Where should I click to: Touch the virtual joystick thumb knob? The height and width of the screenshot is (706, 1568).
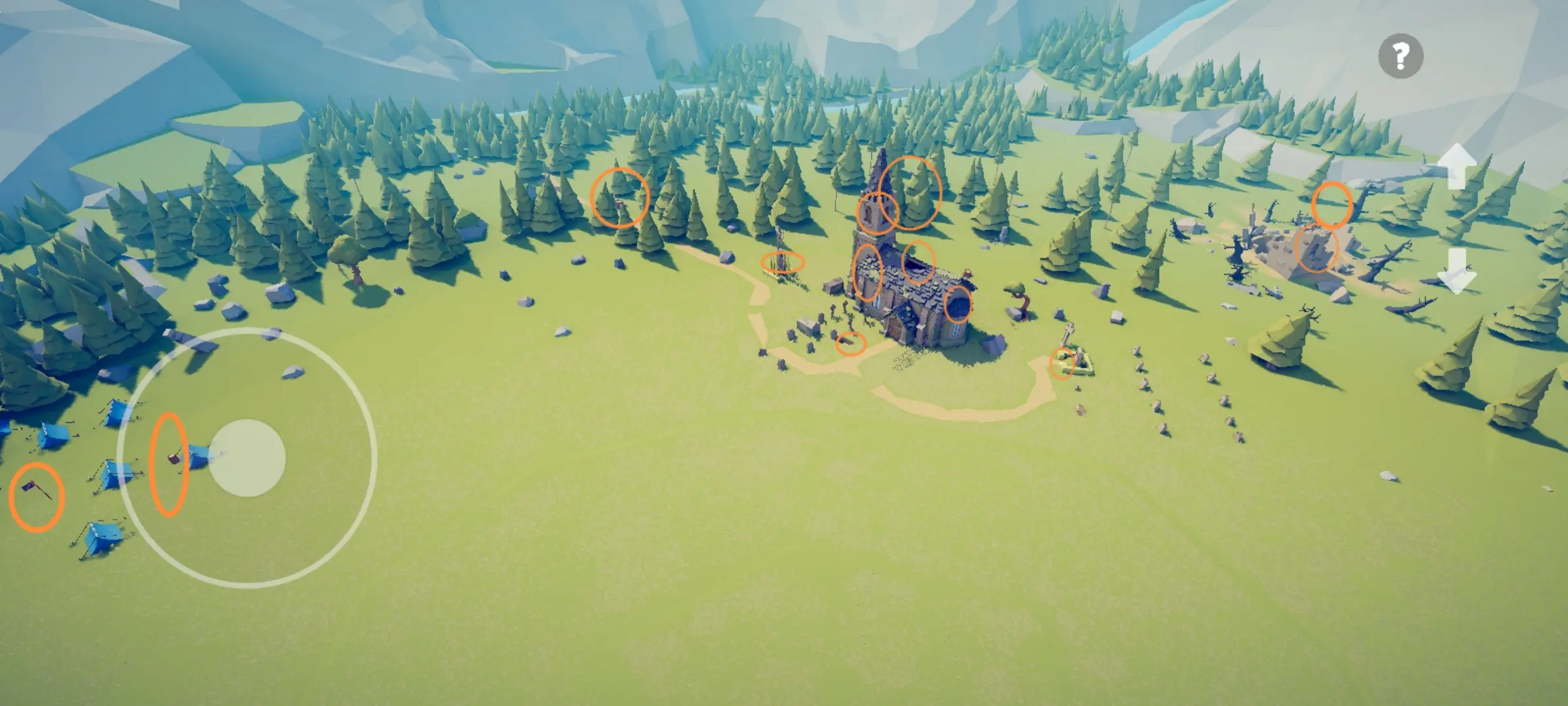[x=247, y=458]
